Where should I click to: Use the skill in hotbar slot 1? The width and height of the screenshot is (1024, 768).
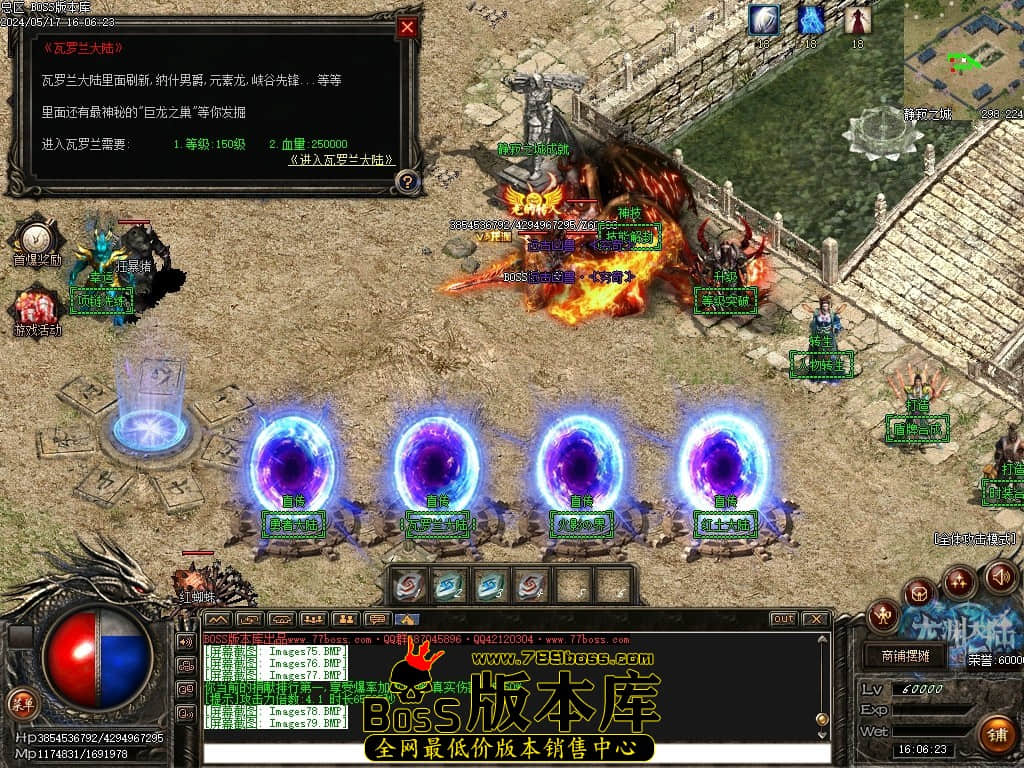408,585
